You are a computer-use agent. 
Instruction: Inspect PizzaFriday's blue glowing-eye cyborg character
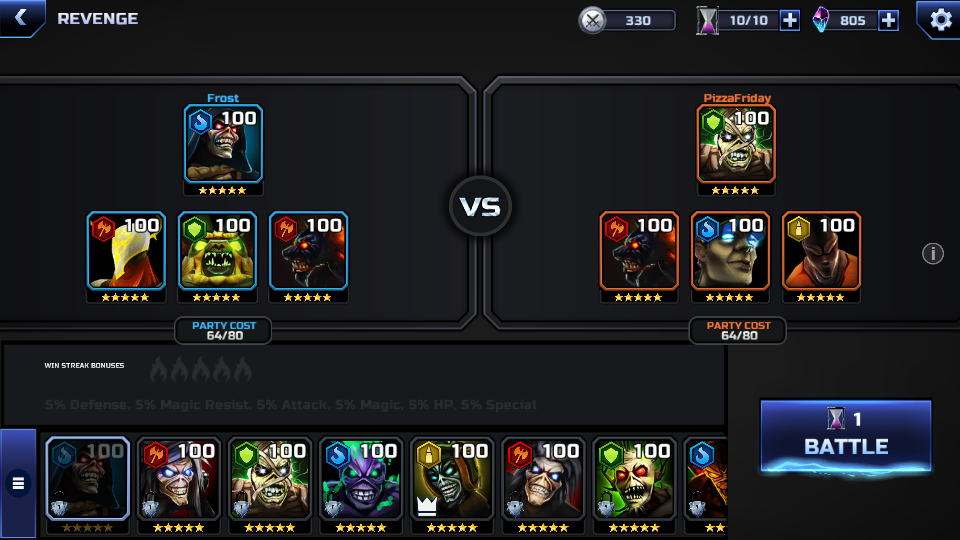[730, 251]
